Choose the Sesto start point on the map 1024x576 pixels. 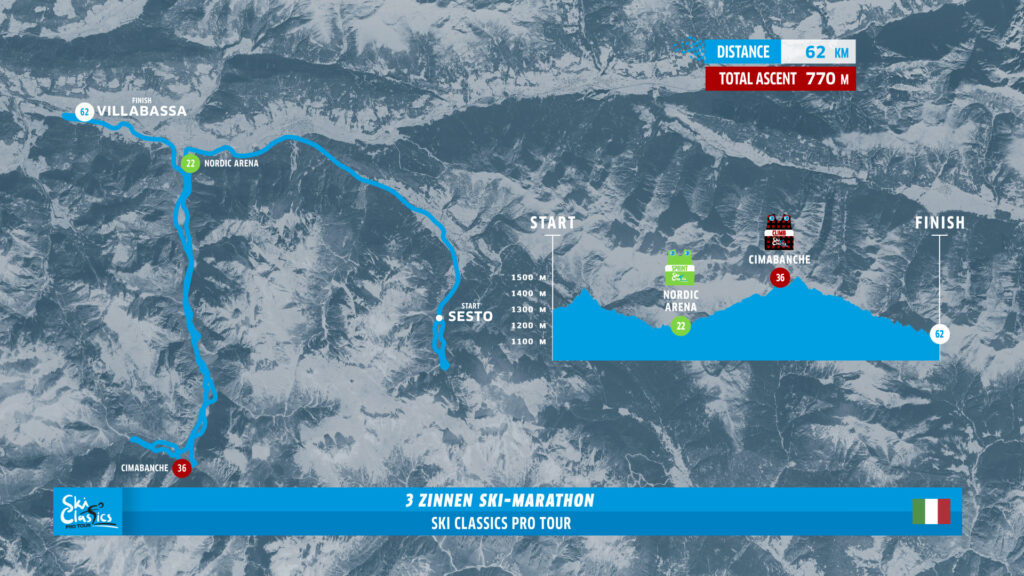(439, 318)
